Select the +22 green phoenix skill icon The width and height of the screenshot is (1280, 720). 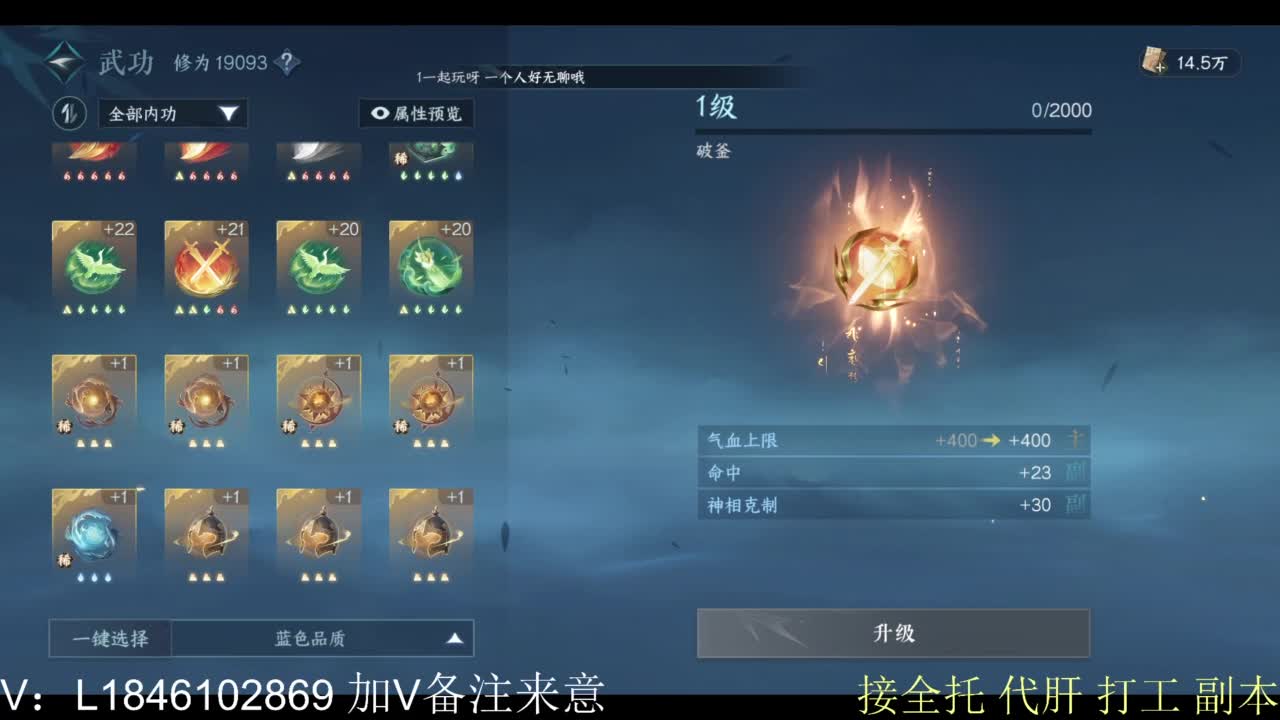(93, 265)
